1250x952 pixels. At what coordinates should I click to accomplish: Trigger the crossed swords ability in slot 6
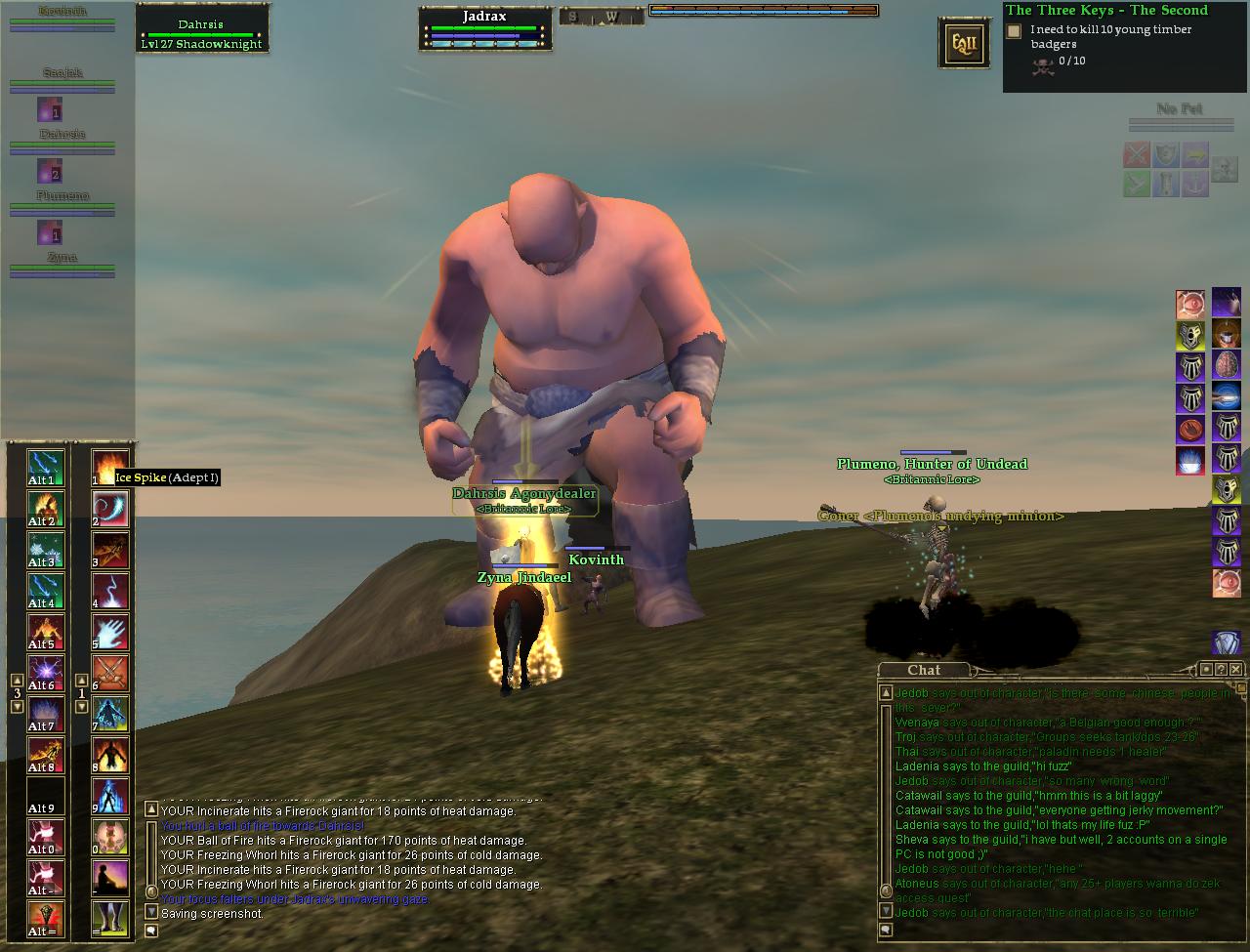pos(109,673)
